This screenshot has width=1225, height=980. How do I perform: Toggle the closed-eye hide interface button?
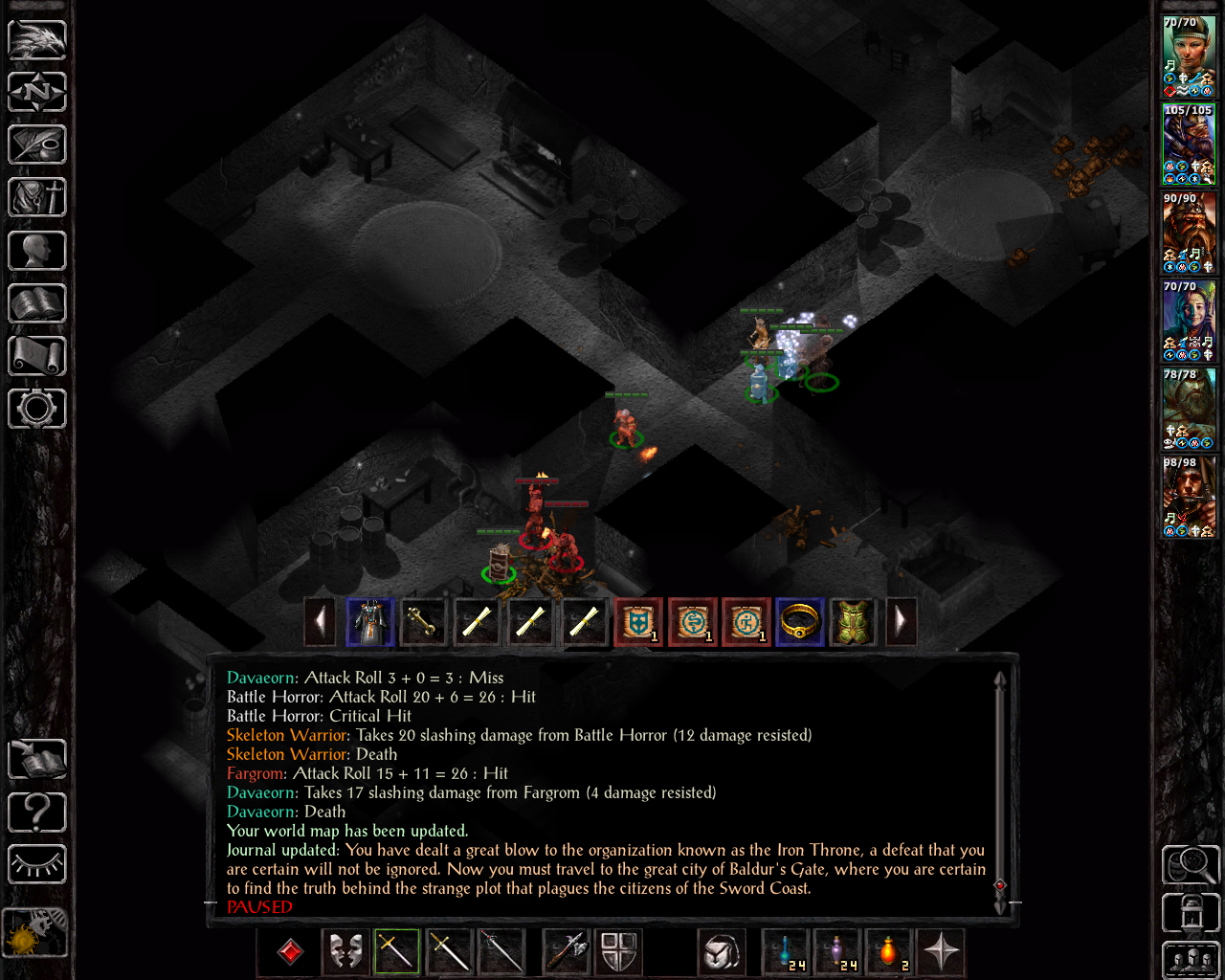pos(37,864)
